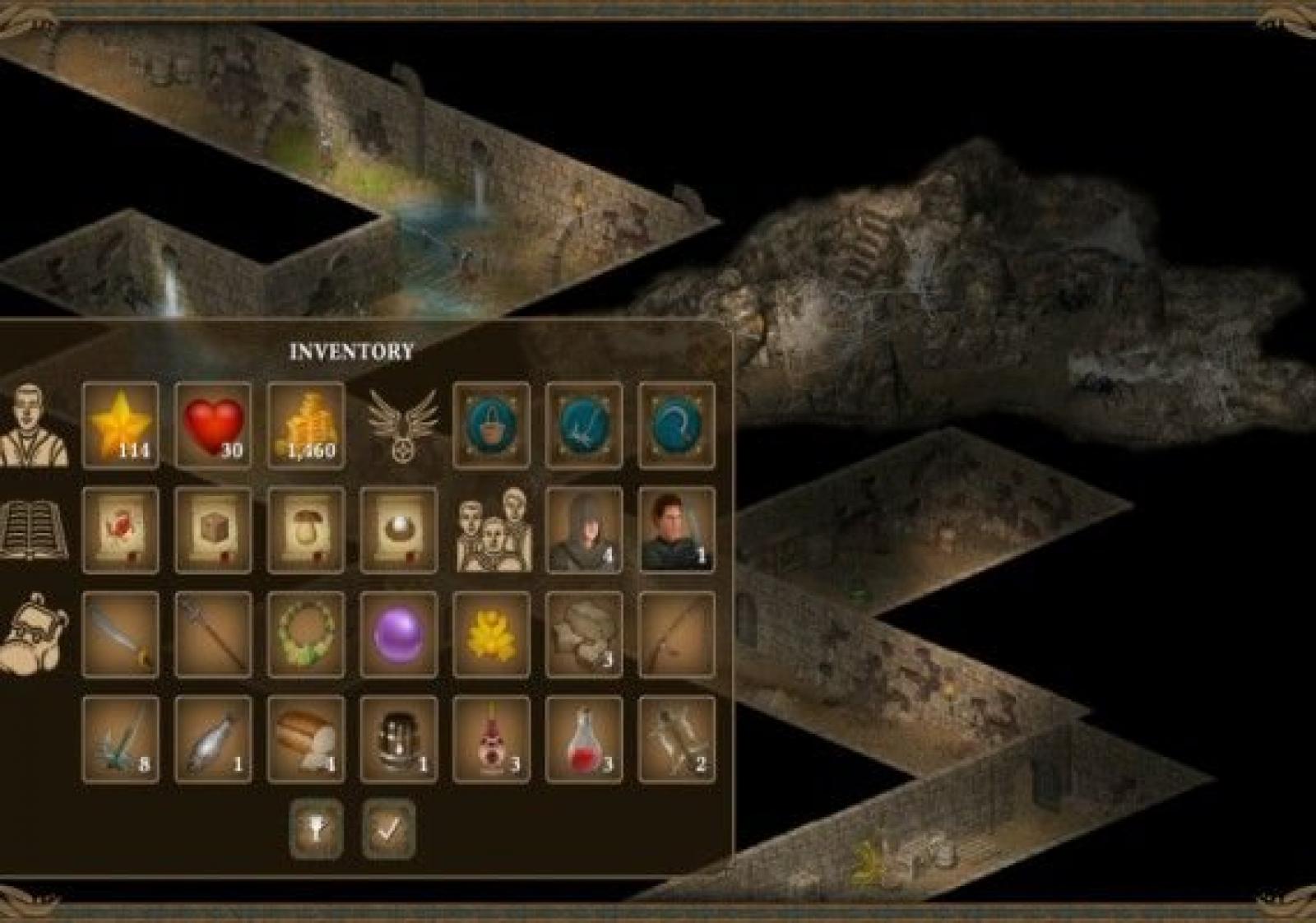Select the stack of rocks slot
The height and width of the screenshot is (923, 1316).
click(583, 634)
